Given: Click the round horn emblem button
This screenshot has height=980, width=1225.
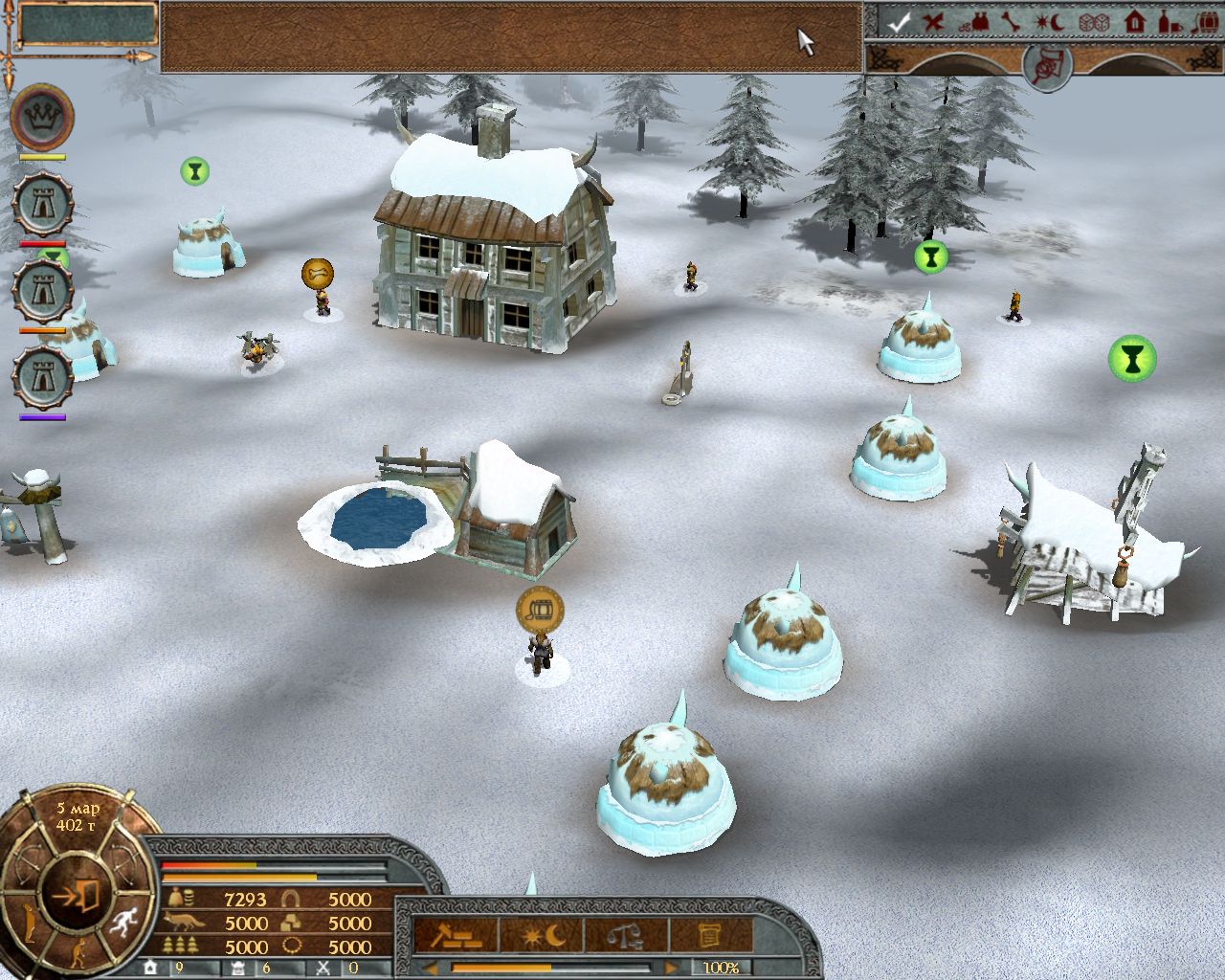Looking at the screenshot, I should [x=1045, y=65].
